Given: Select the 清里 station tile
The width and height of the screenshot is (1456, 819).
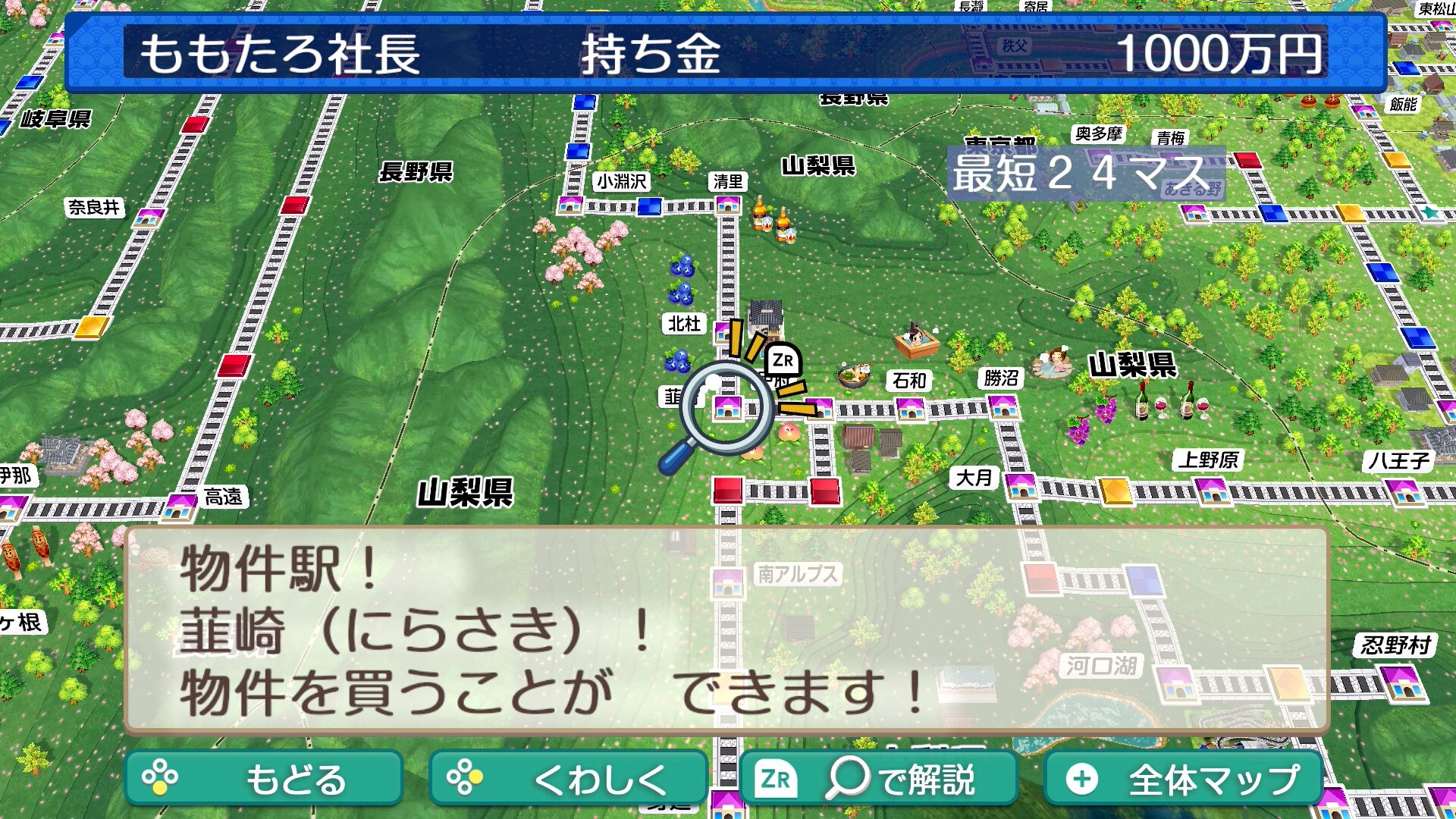Looking at the screenshot, I should tap(727, 205).
